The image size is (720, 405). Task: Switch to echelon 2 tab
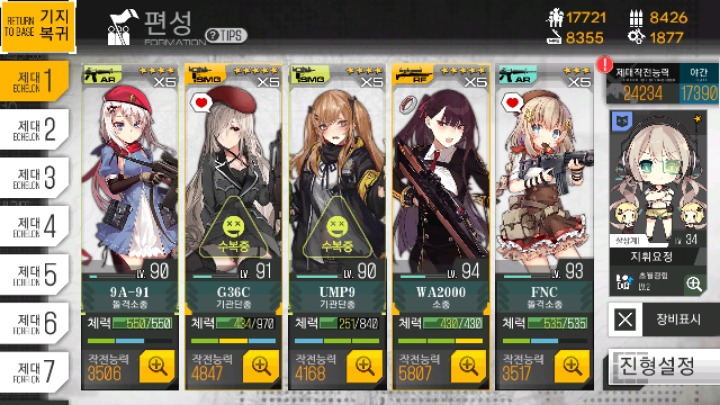tap(35, 126)
